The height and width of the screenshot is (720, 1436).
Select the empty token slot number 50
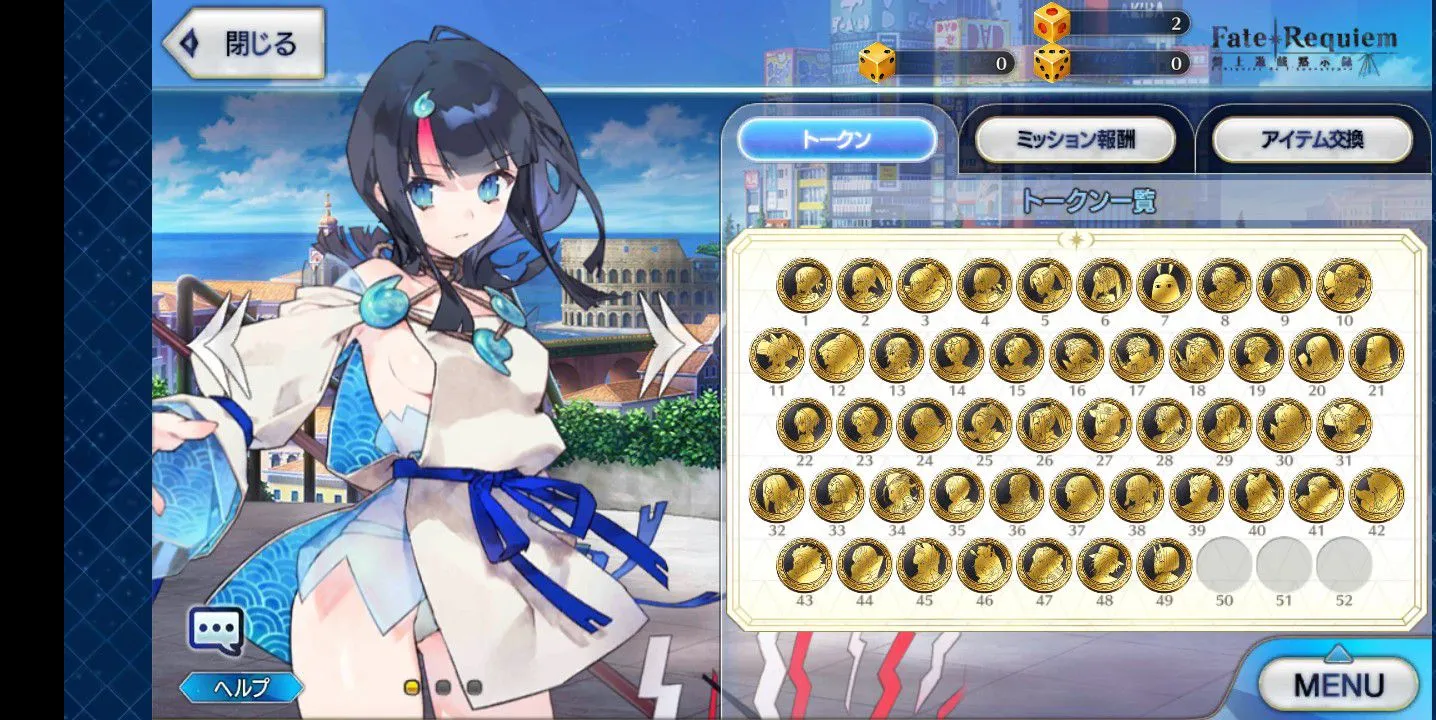1224,565
